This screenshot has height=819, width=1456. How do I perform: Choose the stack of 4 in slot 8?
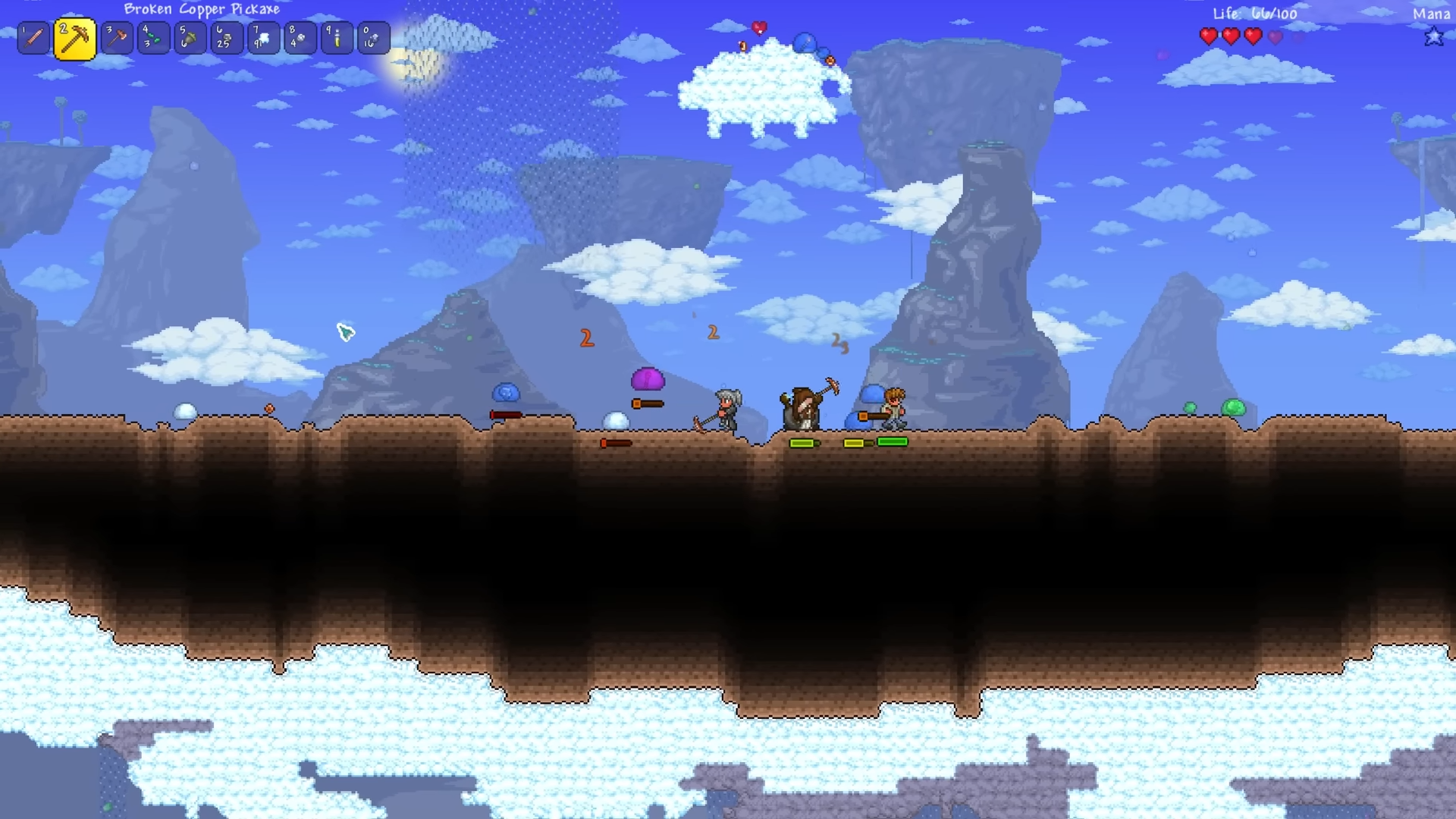click(x=300, y=38)
